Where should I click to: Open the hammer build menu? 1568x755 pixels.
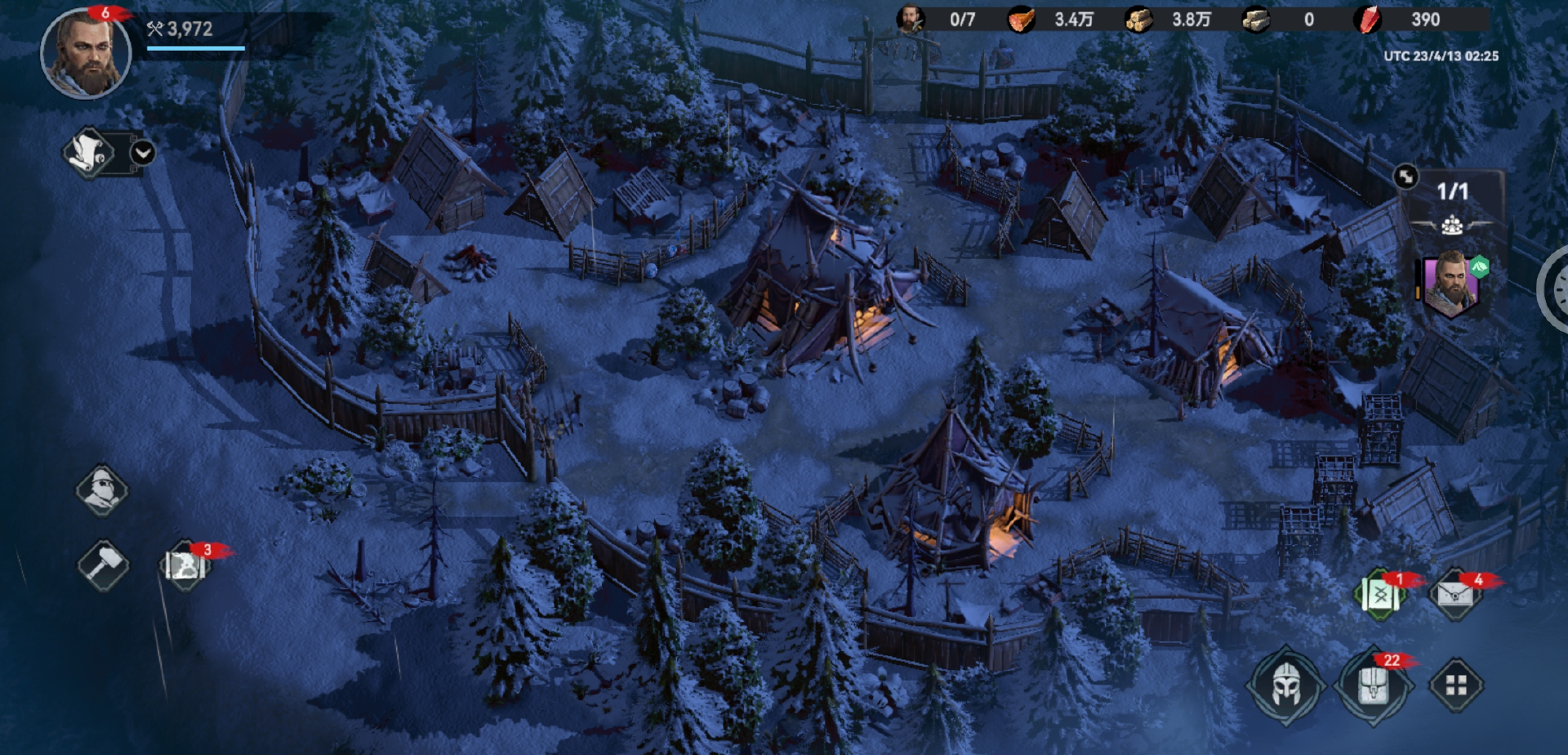point(102,565)
